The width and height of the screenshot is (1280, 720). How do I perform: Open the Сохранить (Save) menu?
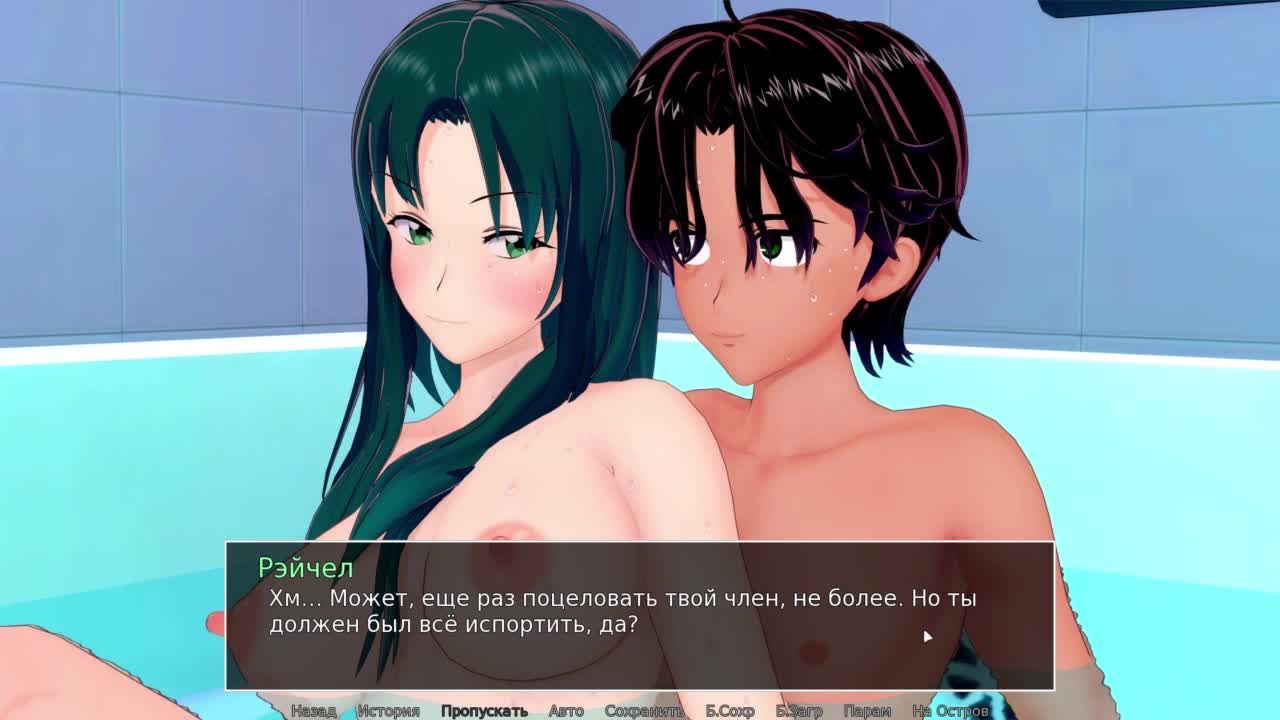coord(644,711)
